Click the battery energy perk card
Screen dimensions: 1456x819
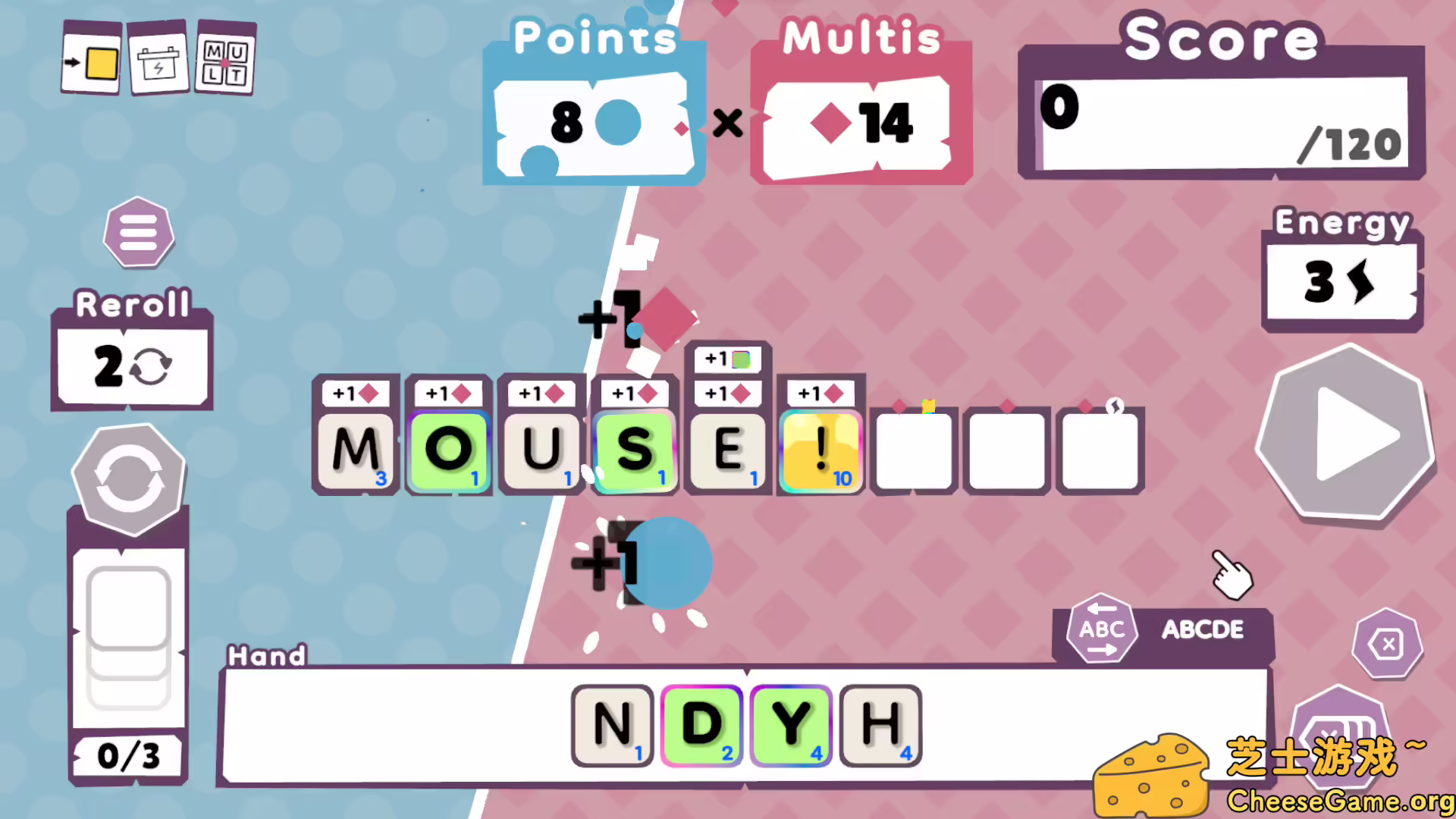pyautogui.click(x=158, y=58)
